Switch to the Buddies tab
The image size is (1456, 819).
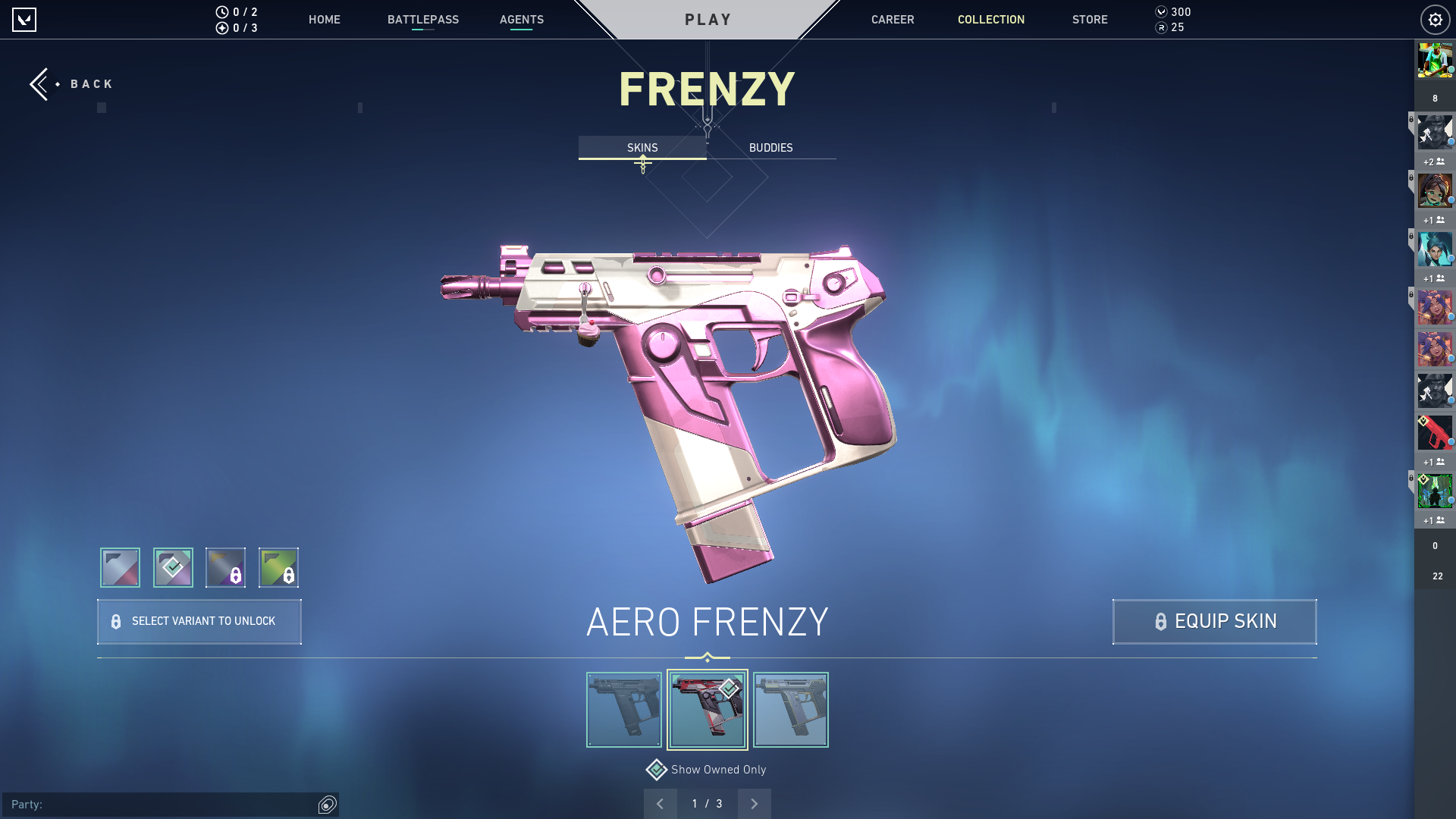[770, 148]
